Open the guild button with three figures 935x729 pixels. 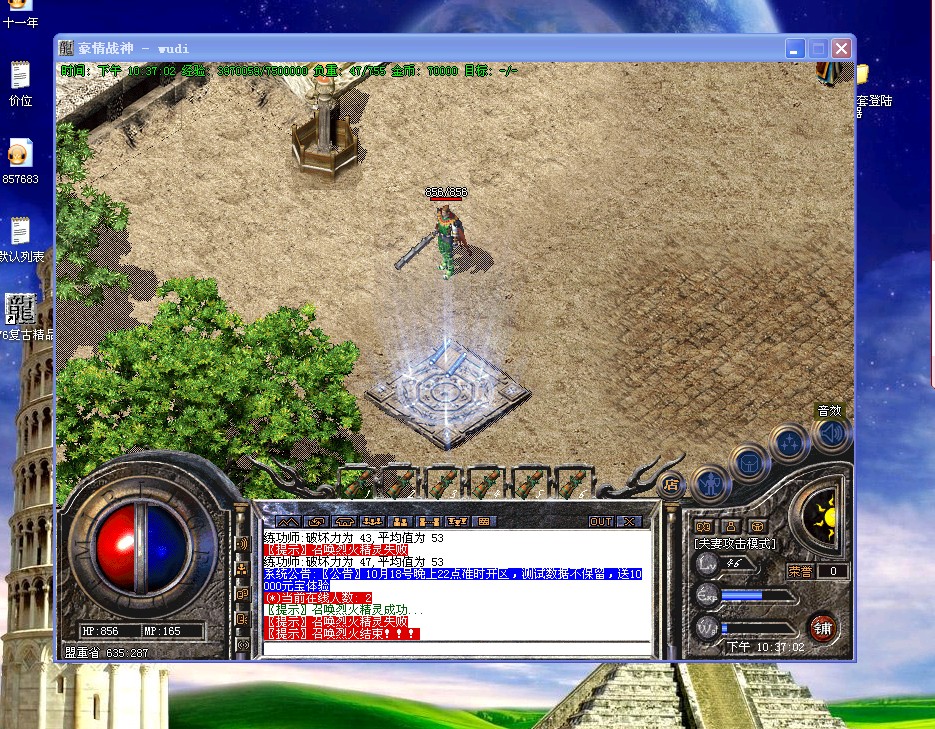400,521
